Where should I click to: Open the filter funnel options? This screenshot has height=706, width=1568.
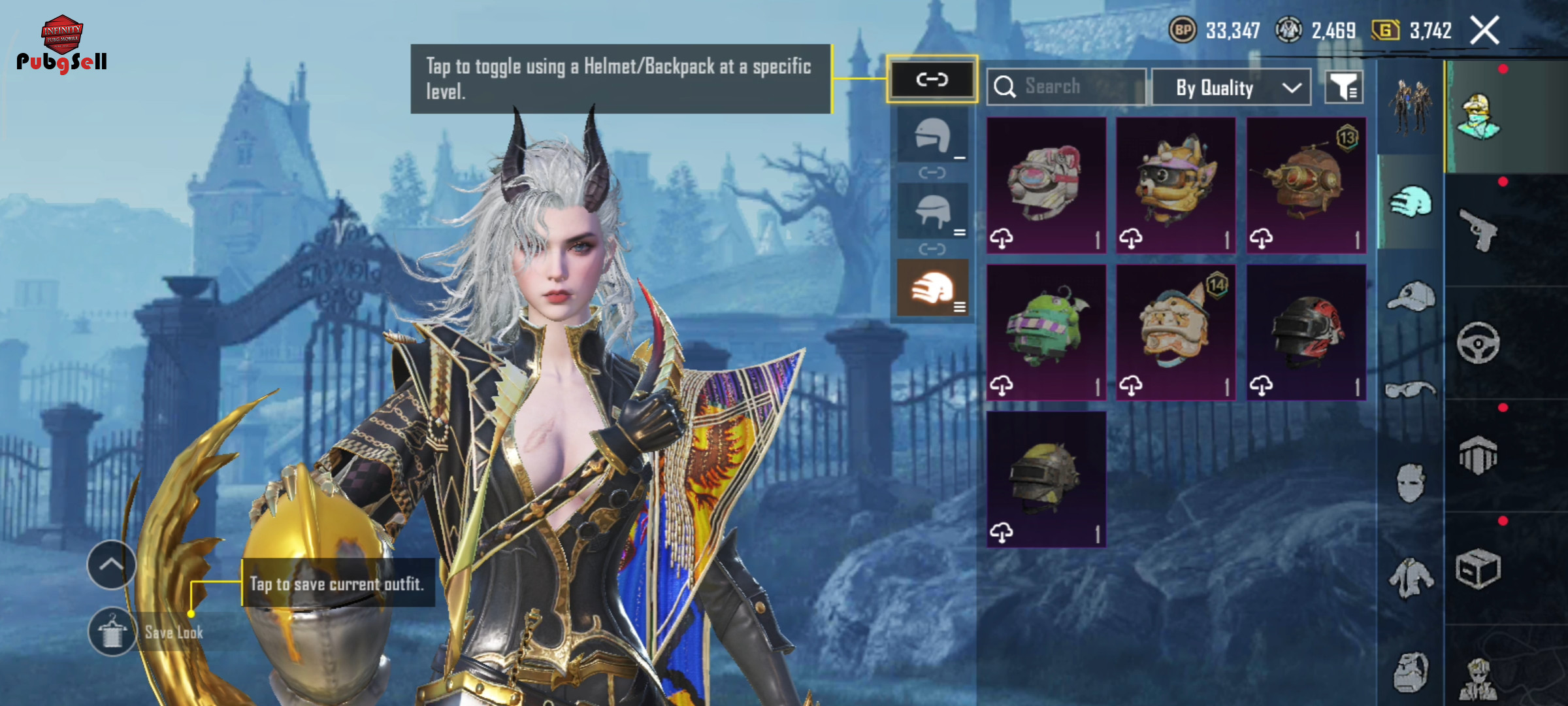click(x=1343, y=87)
